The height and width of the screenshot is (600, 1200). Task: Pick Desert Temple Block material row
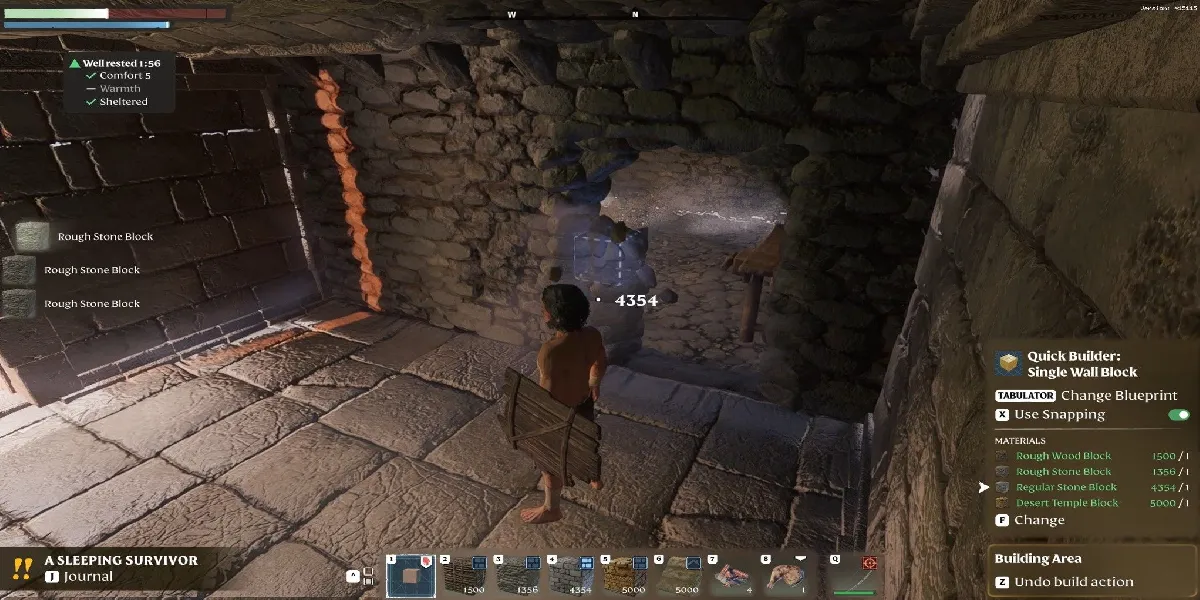pyautogui.click(x=1067, y=503)
